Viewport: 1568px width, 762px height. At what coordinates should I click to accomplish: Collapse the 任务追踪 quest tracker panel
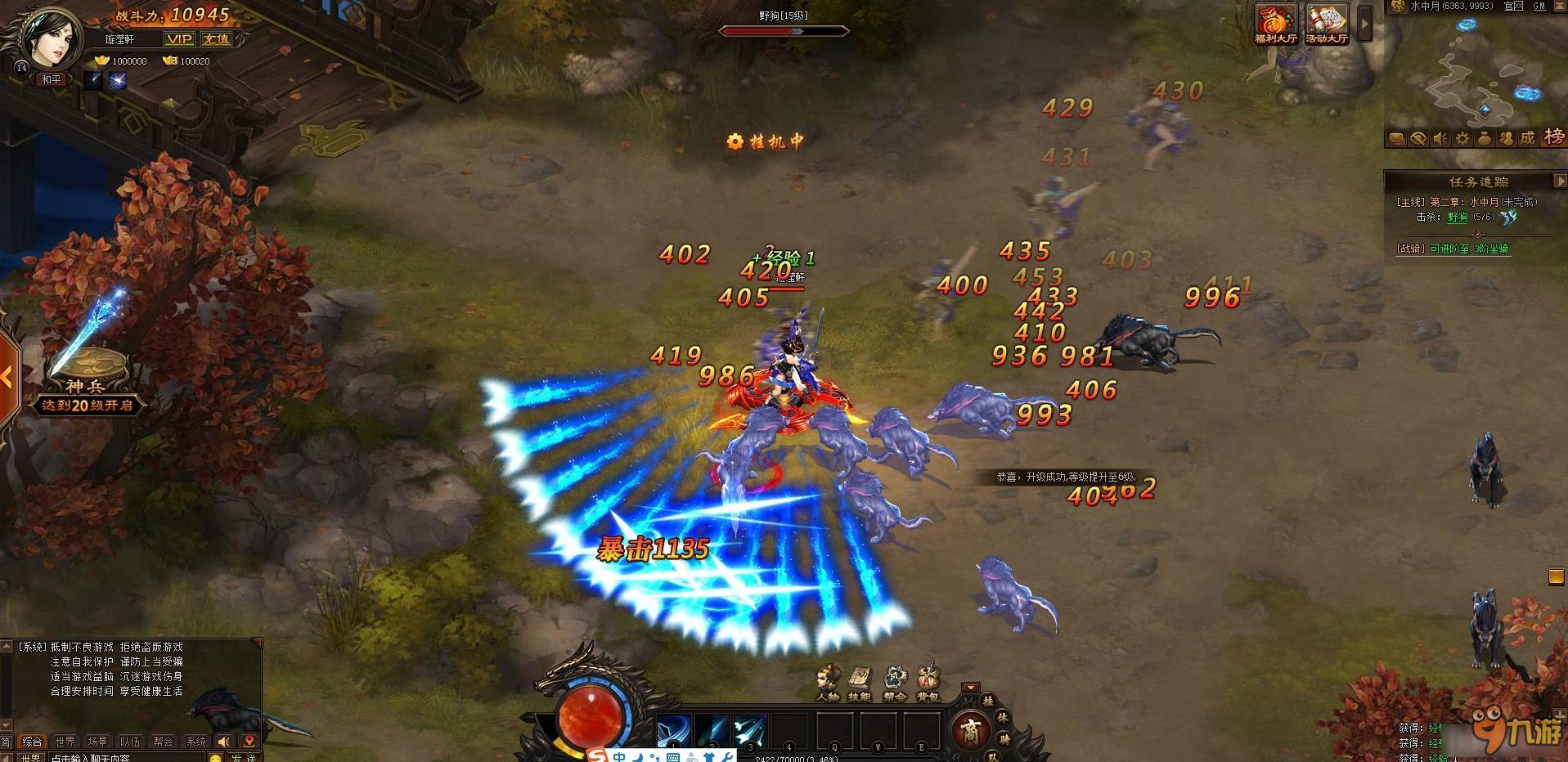(x=1559, y=181)
